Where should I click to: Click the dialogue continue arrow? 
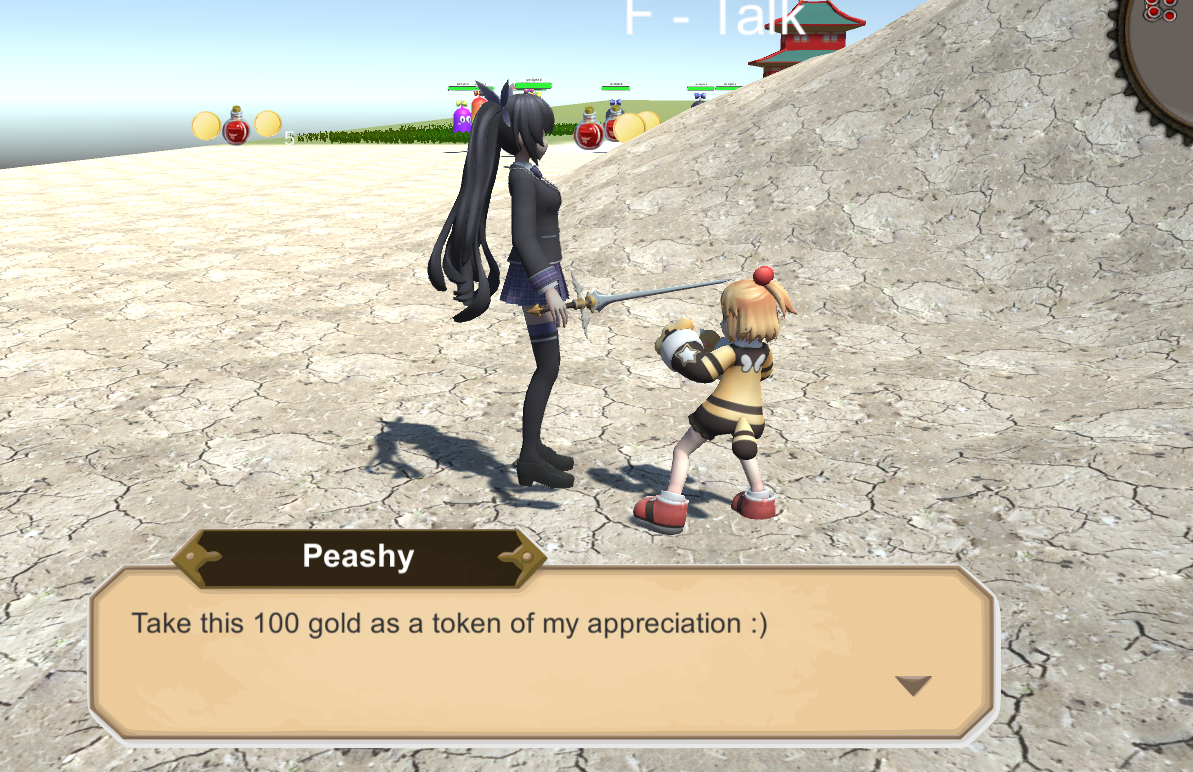tap(913, 685)
